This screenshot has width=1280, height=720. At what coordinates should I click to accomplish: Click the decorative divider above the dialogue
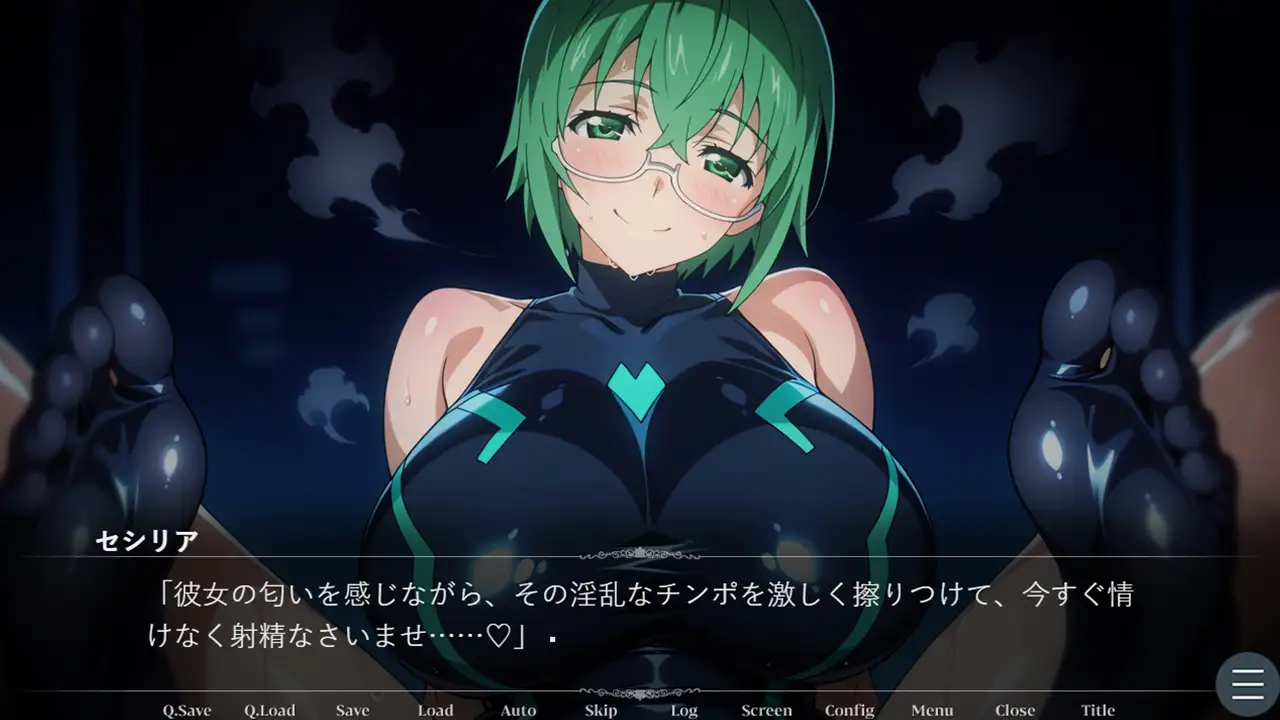(640, 552)
